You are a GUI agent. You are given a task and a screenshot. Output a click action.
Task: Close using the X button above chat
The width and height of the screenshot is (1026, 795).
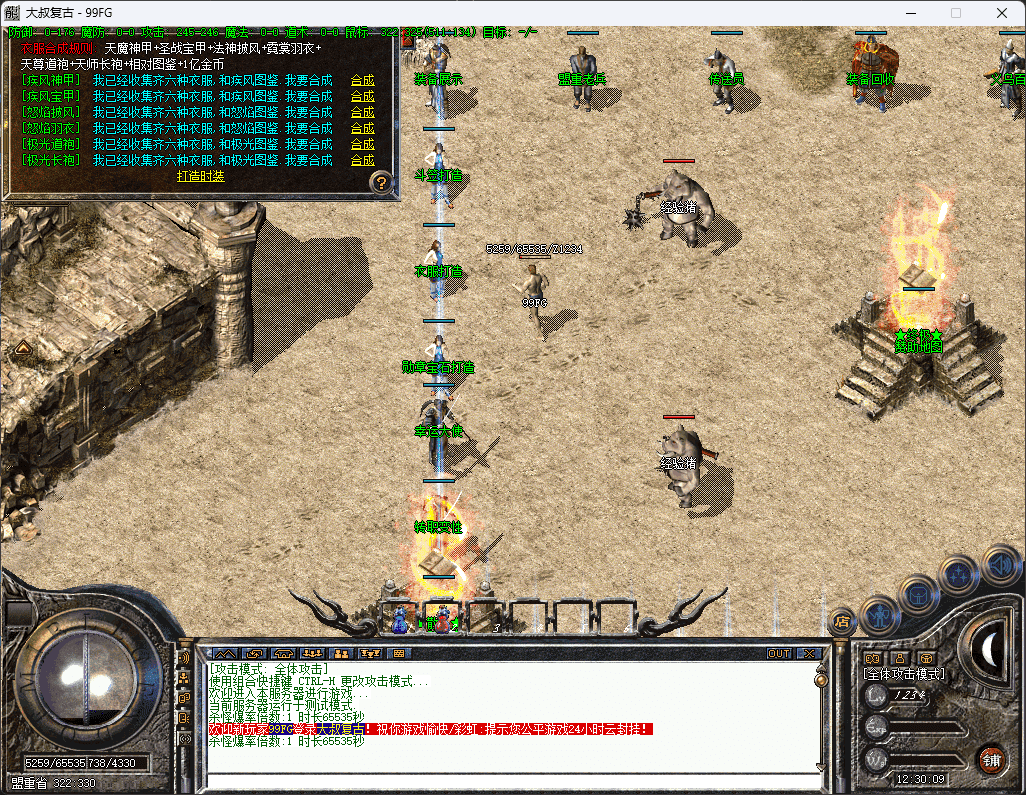(809, 654)
